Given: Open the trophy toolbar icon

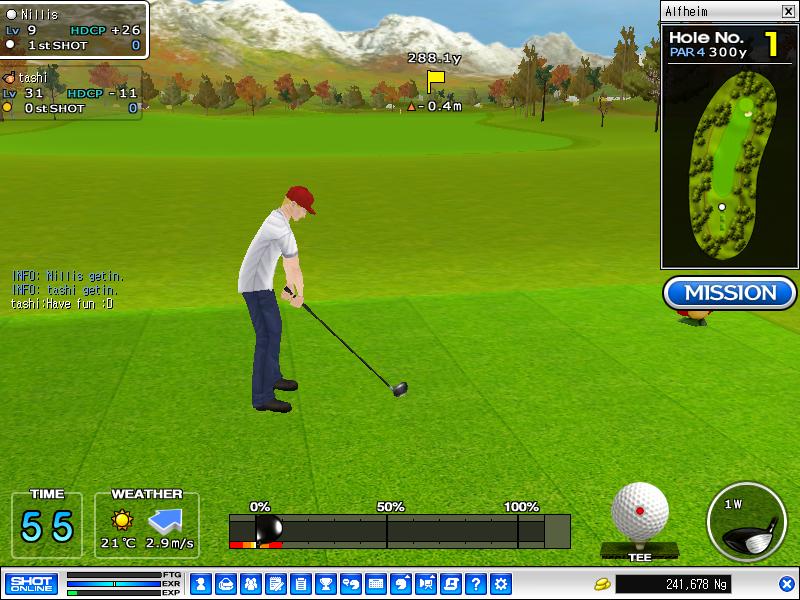Looking at the screenshot, I should [x=325, y=584].
